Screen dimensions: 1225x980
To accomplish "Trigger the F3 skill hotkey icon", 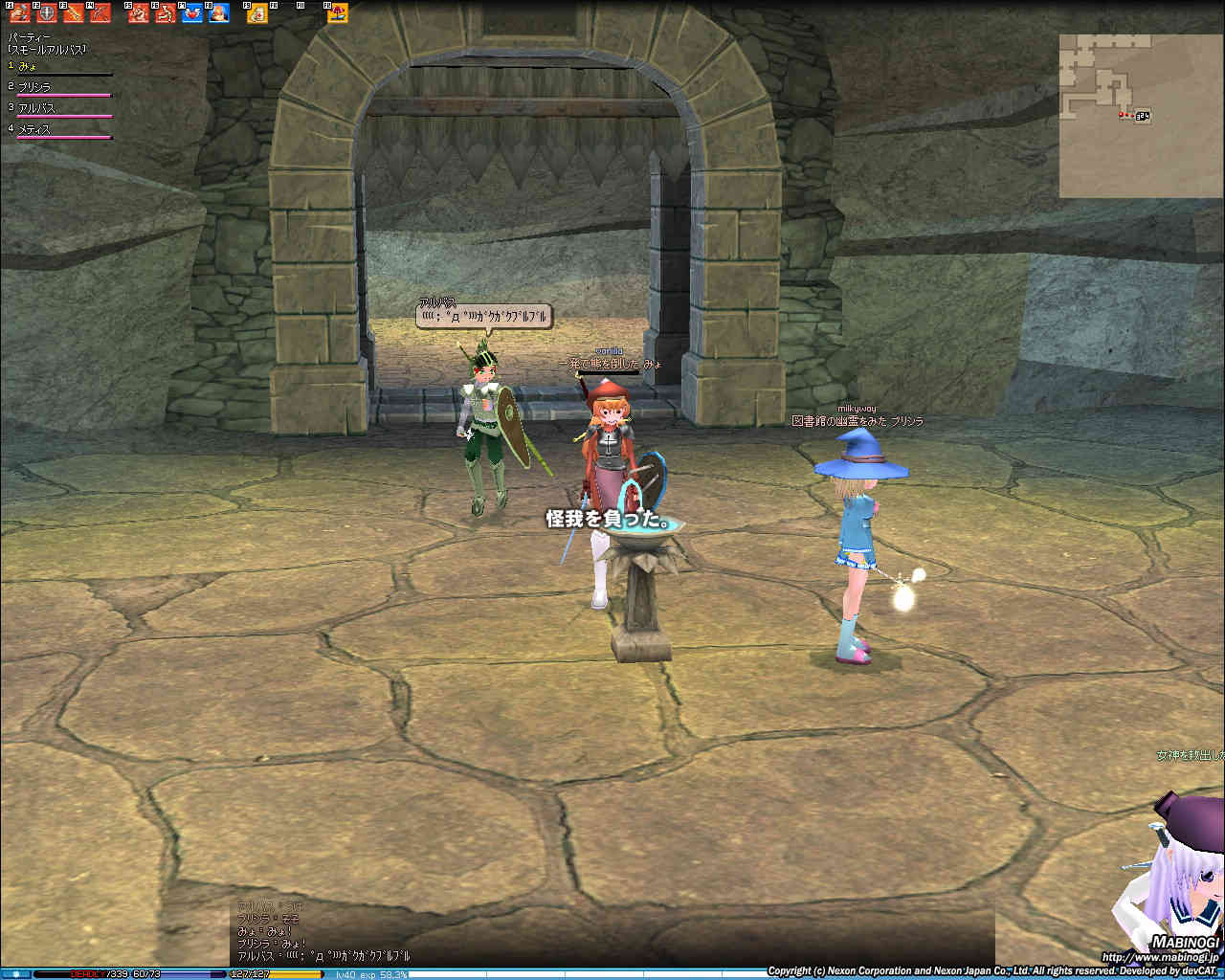I will pos(73,13).
